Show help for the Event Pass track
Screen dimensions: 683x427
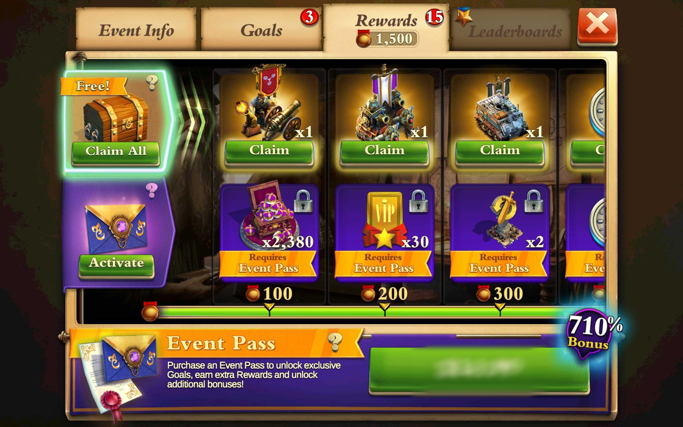152,190
